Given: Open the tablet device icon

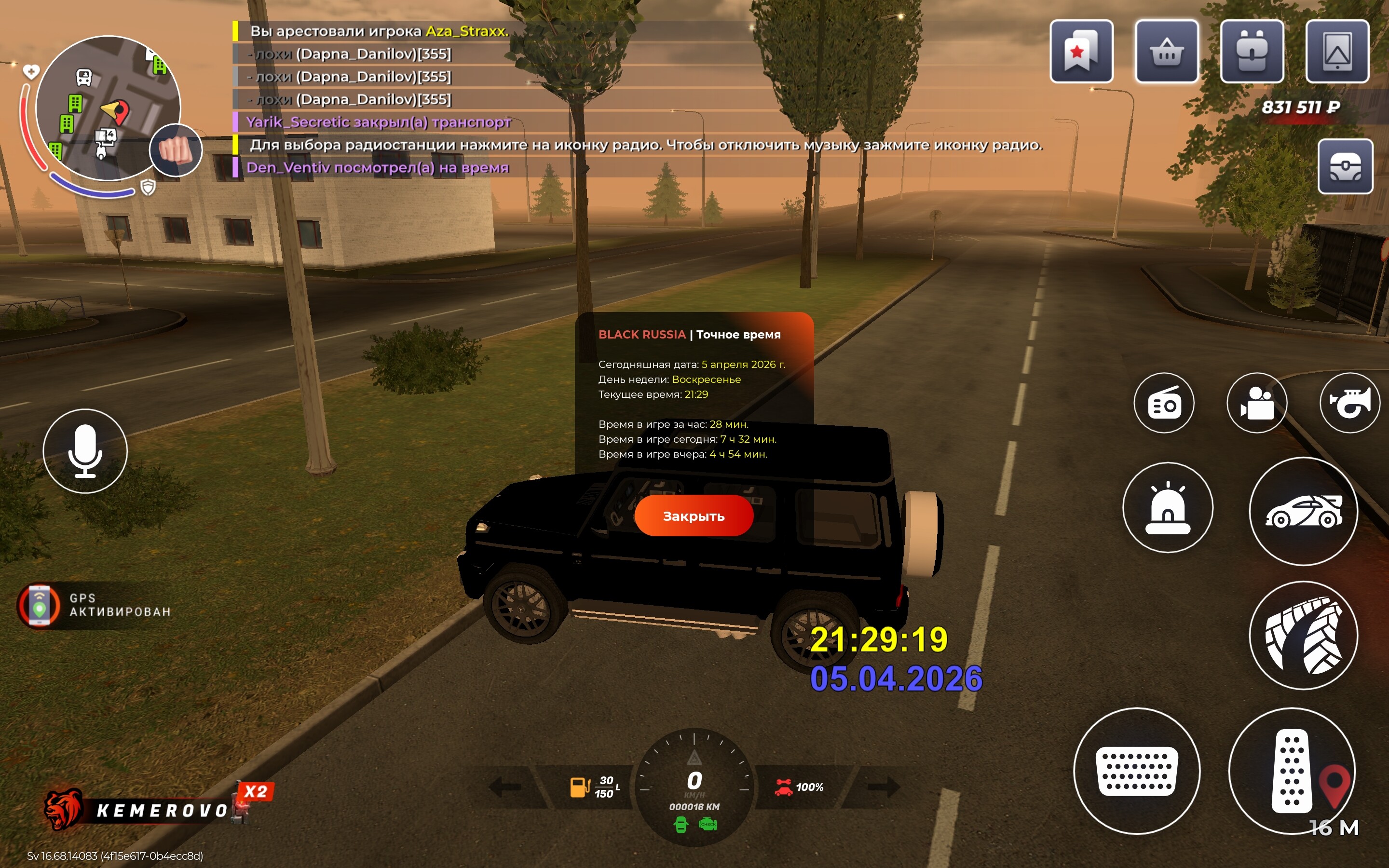Looking at the screenshot, I should click(x=1337, y=52).
